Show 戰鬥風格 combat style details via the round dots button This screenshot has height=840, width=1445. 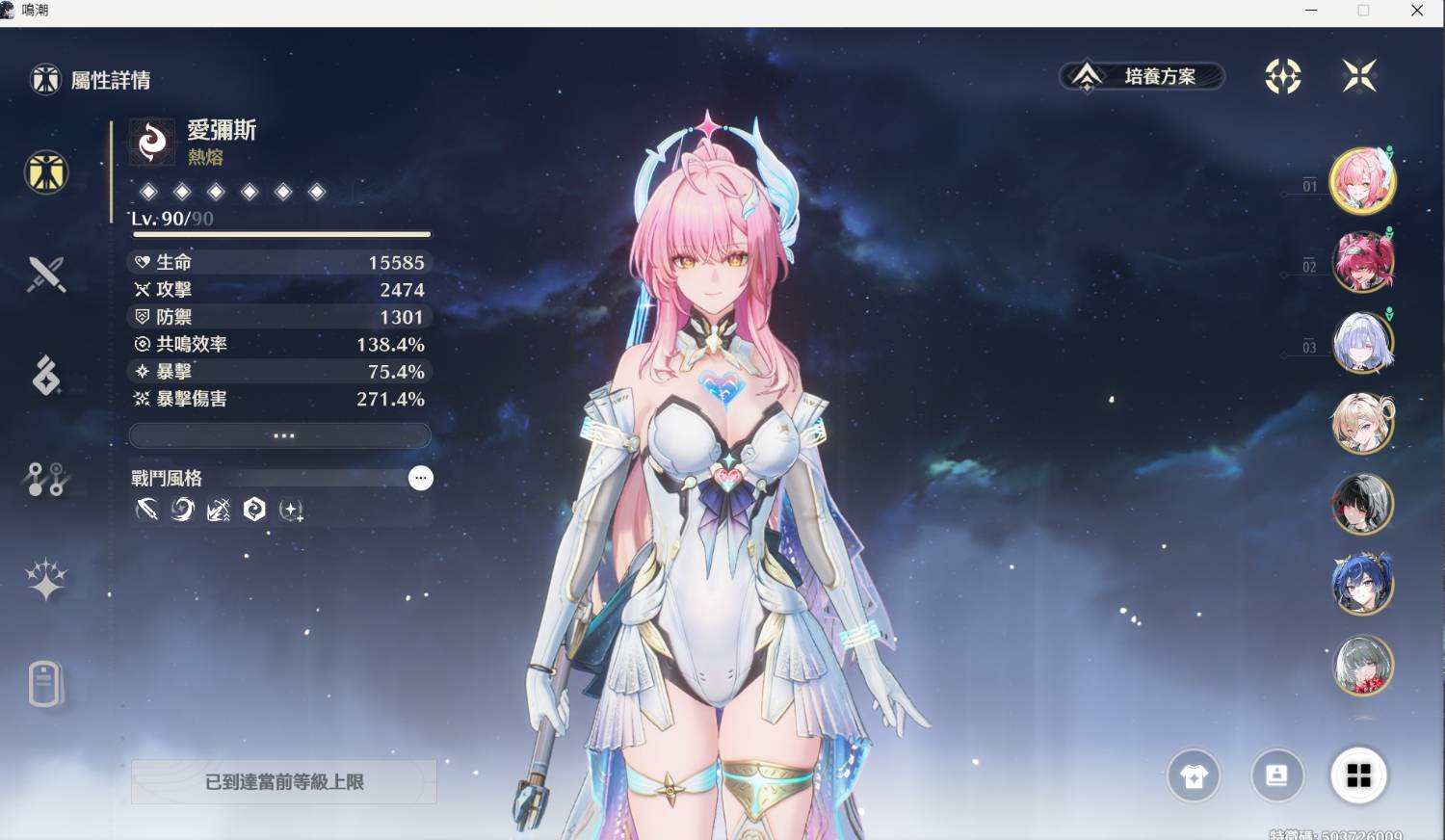pyautogui.click(x=421, y=478)
